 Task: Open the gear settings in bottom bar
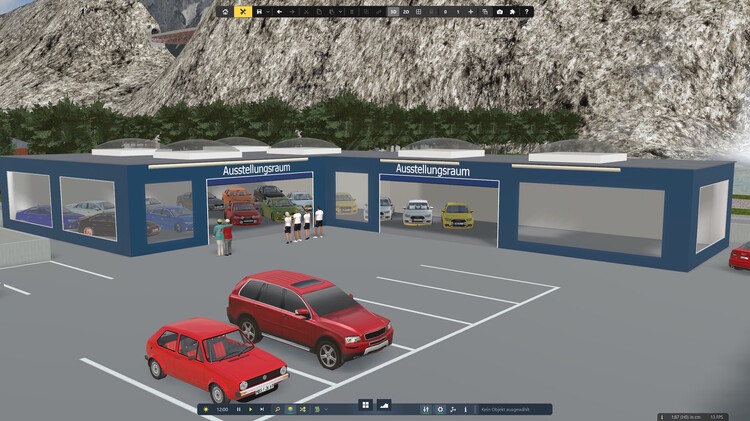coord(440,409)
